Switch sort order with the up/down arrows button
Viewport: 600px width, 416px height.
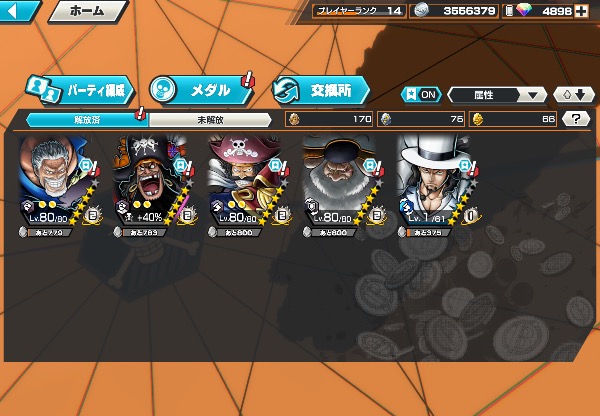point(573,94)
